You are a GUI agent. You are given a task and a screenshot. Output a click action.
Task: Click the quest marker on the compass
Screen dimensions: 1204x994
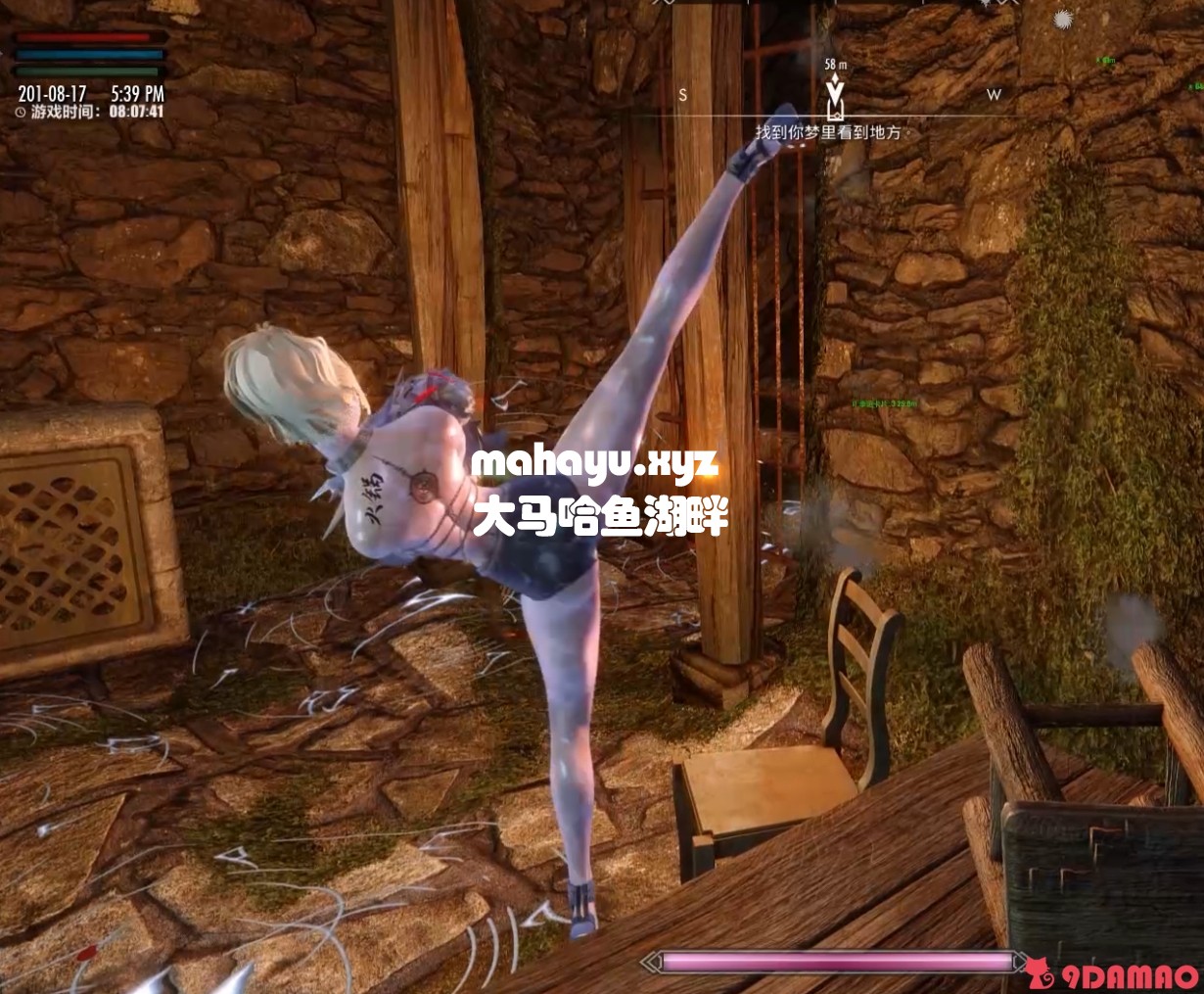pyautogui.click(x=835, y=96)
